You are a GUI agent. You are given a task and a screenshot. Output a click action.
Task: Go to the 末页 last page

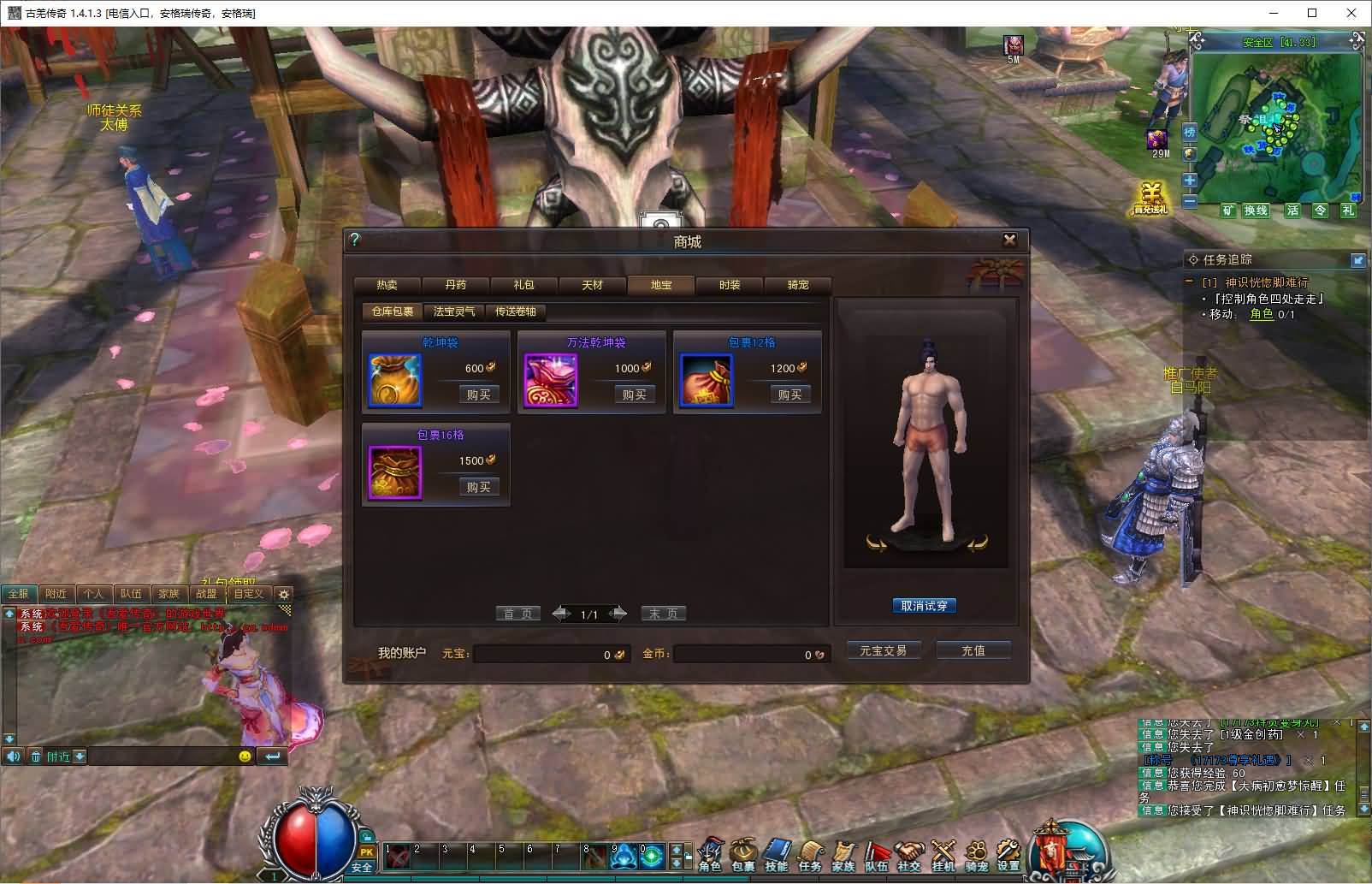click(x=663, y=614)
